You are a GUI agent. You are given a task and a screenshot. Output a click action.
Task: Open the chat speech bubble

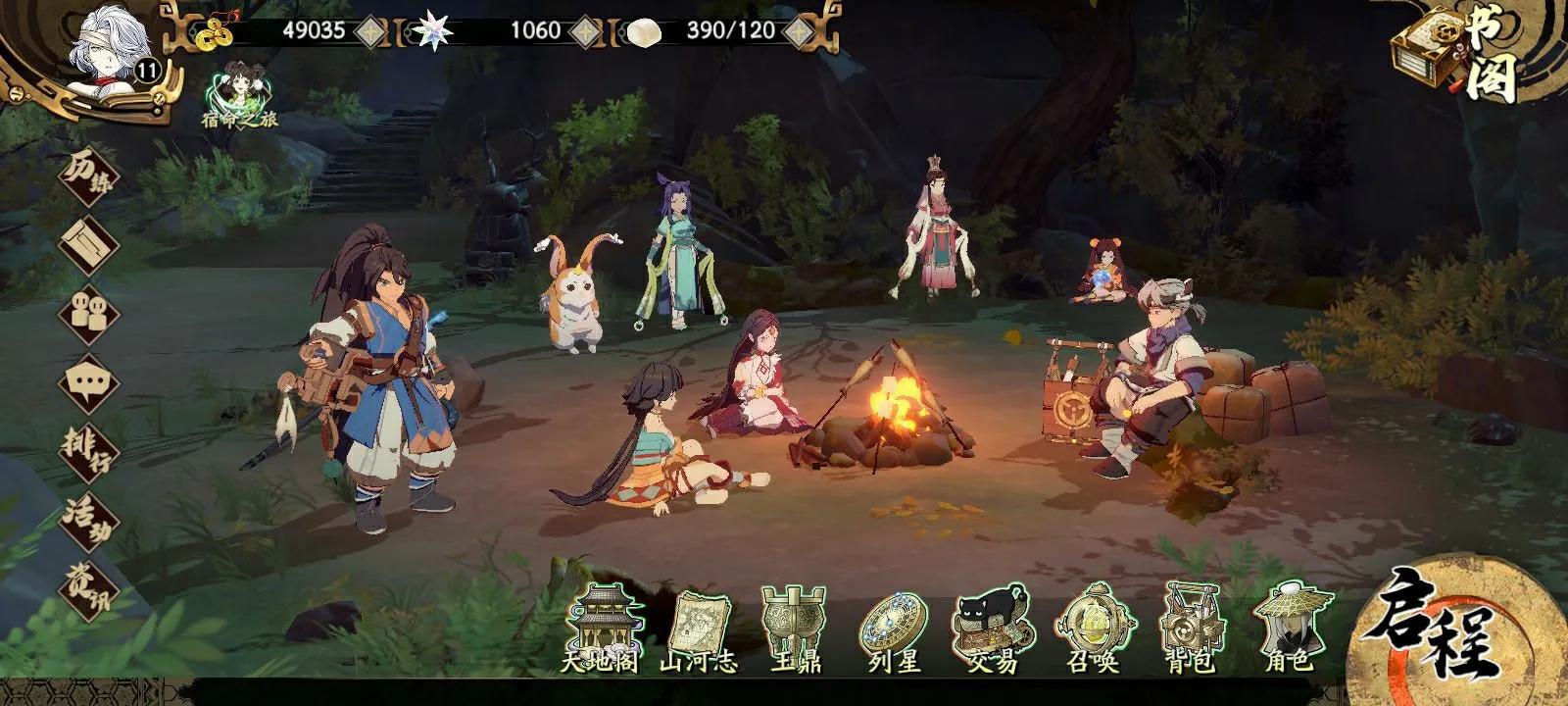point(88,382)
